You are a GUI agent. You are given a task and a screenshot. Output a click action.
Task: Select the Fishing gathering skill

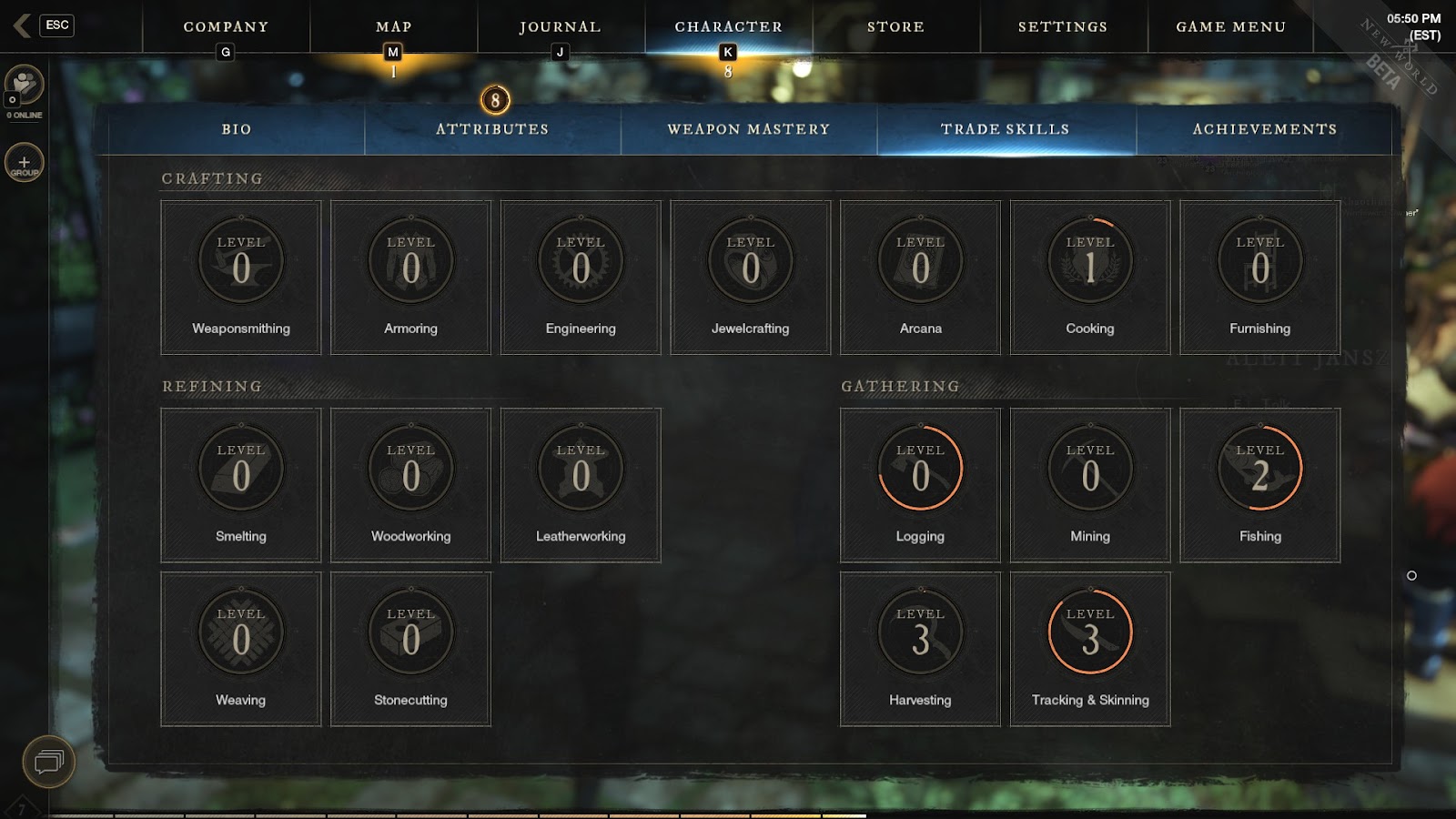point(1259,485)
